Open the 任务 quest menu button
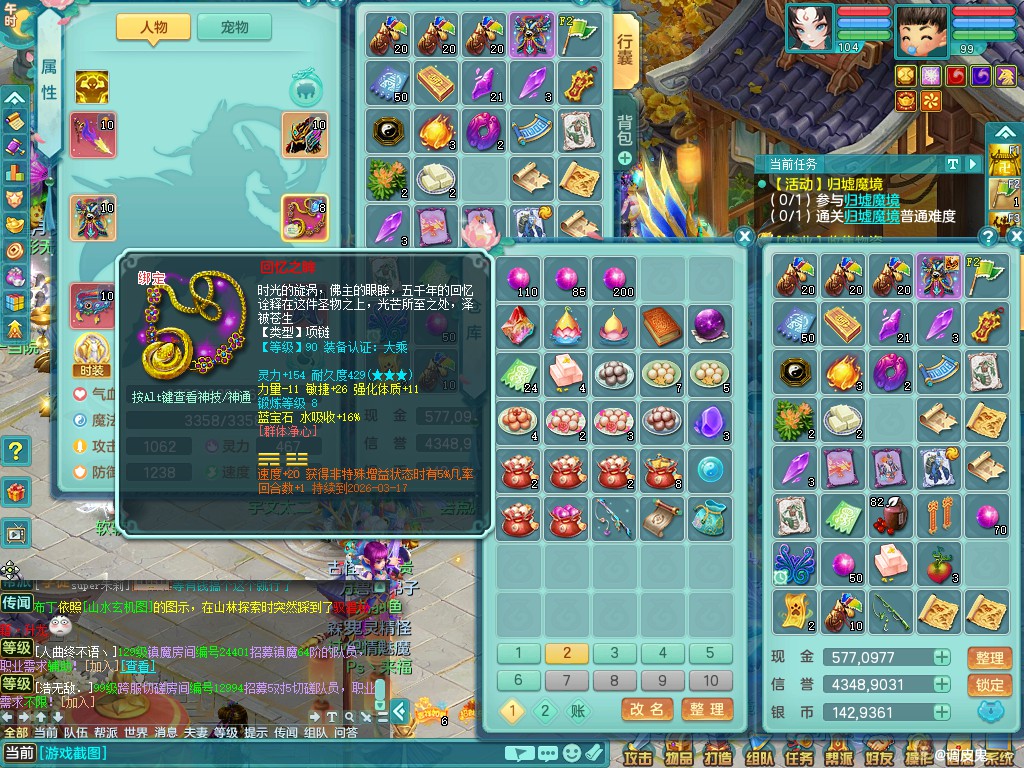The image size is (1024, 768). 797,756
